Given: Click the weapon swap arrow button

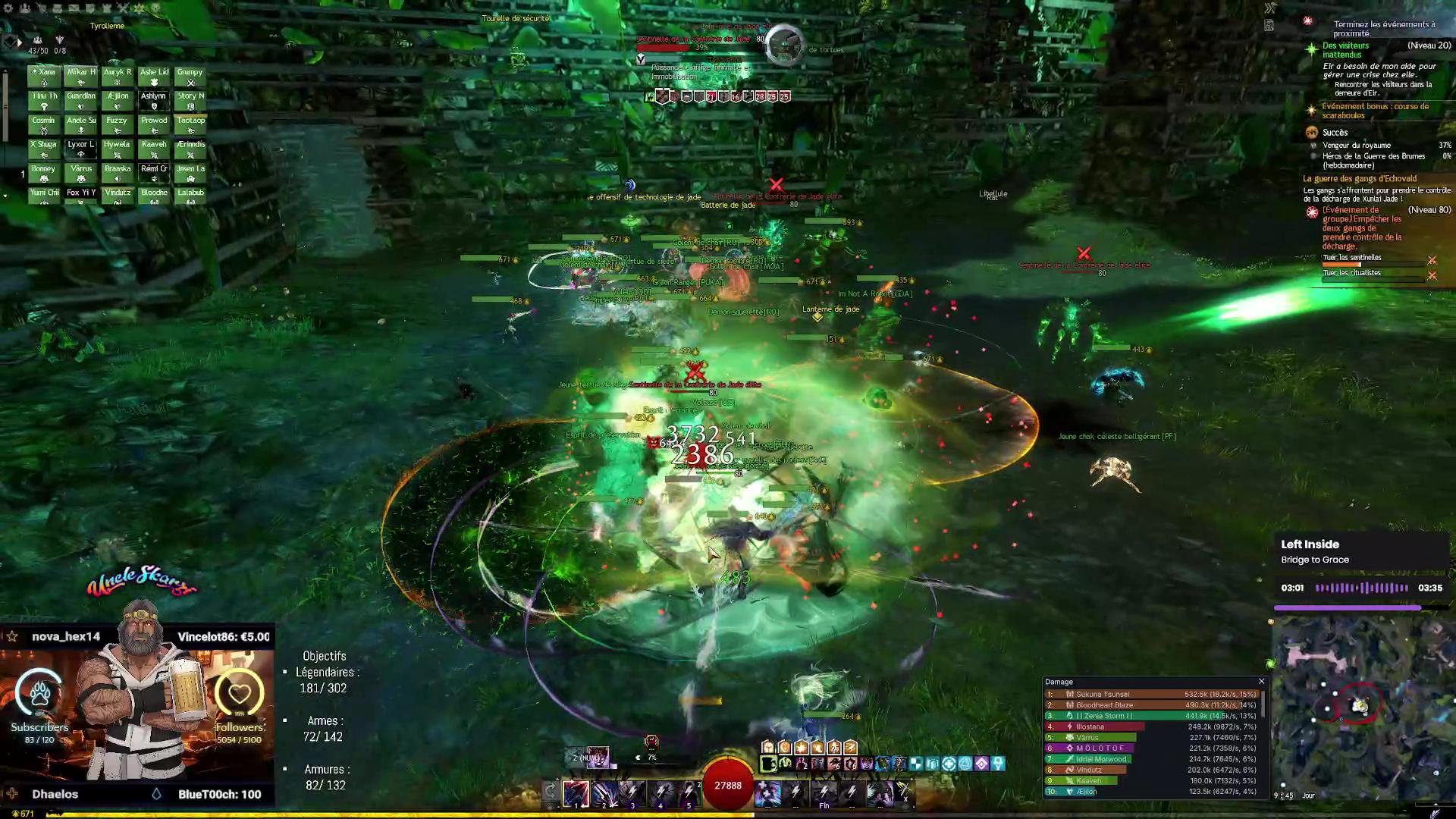Looking at the screenshot, I should coord(551,793).
